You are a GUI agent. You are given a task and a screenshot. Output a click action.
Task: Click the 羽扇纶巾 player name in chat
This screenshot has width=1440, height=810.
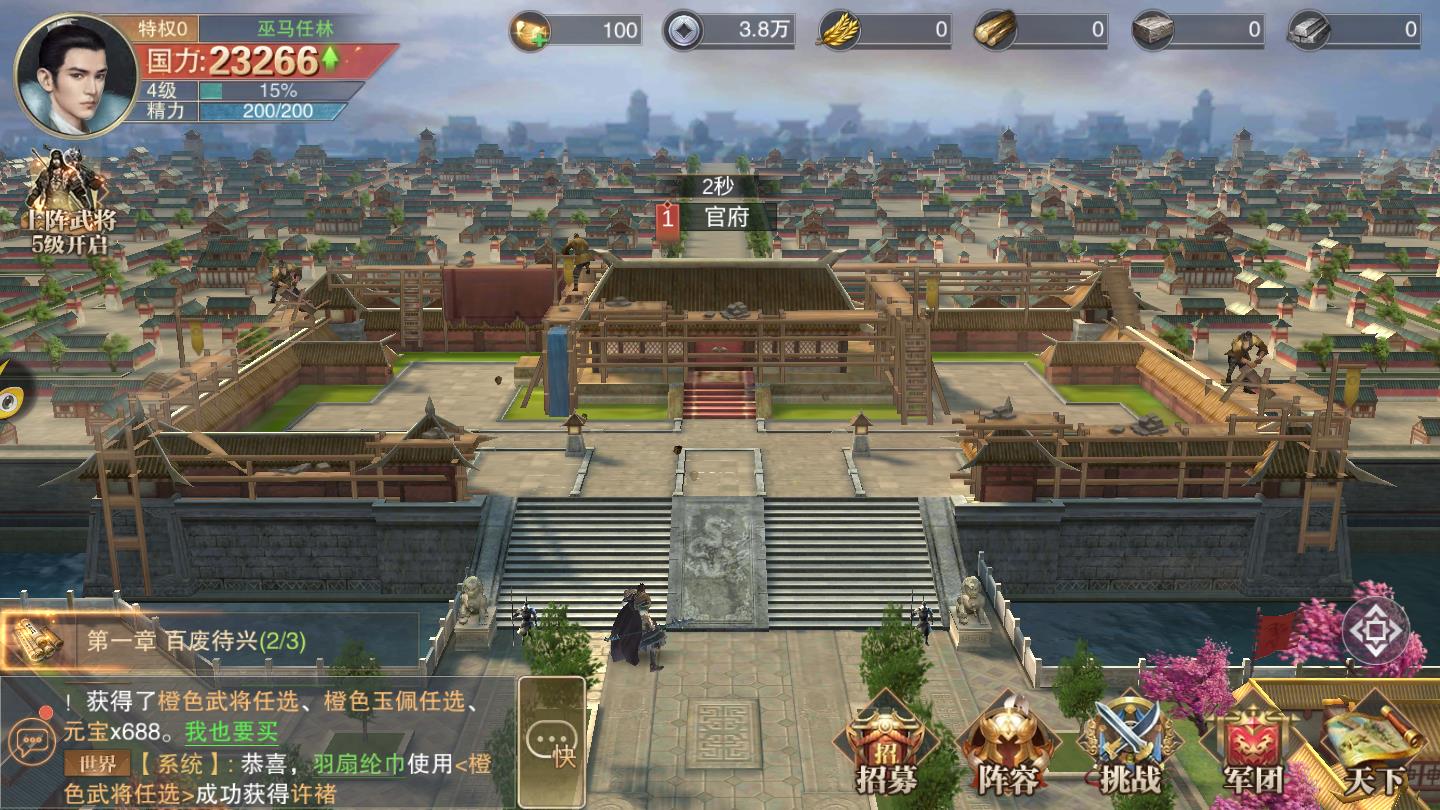(358, 765)
